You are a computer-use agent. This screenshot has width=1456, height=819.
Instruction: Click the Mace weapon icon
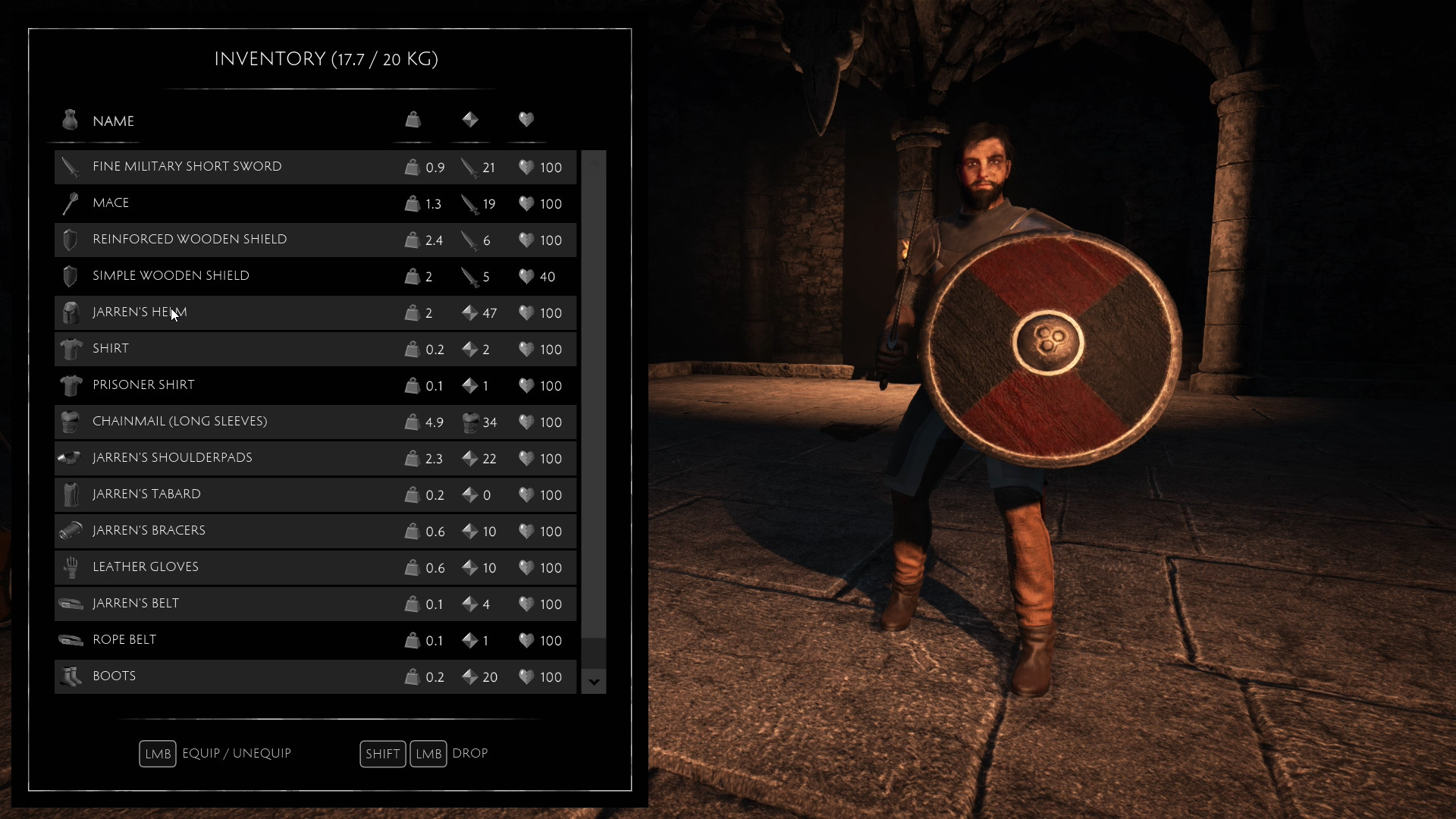70,203
